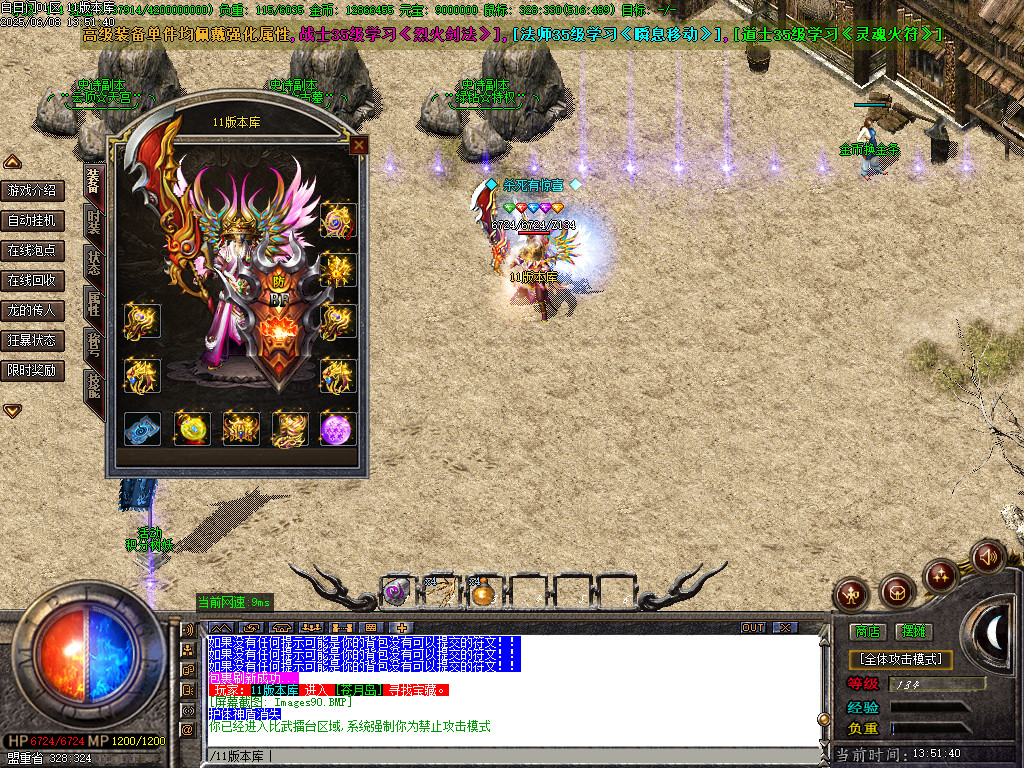
Task: Toggle the sound speaker button
Action: (x=987, y=556)
